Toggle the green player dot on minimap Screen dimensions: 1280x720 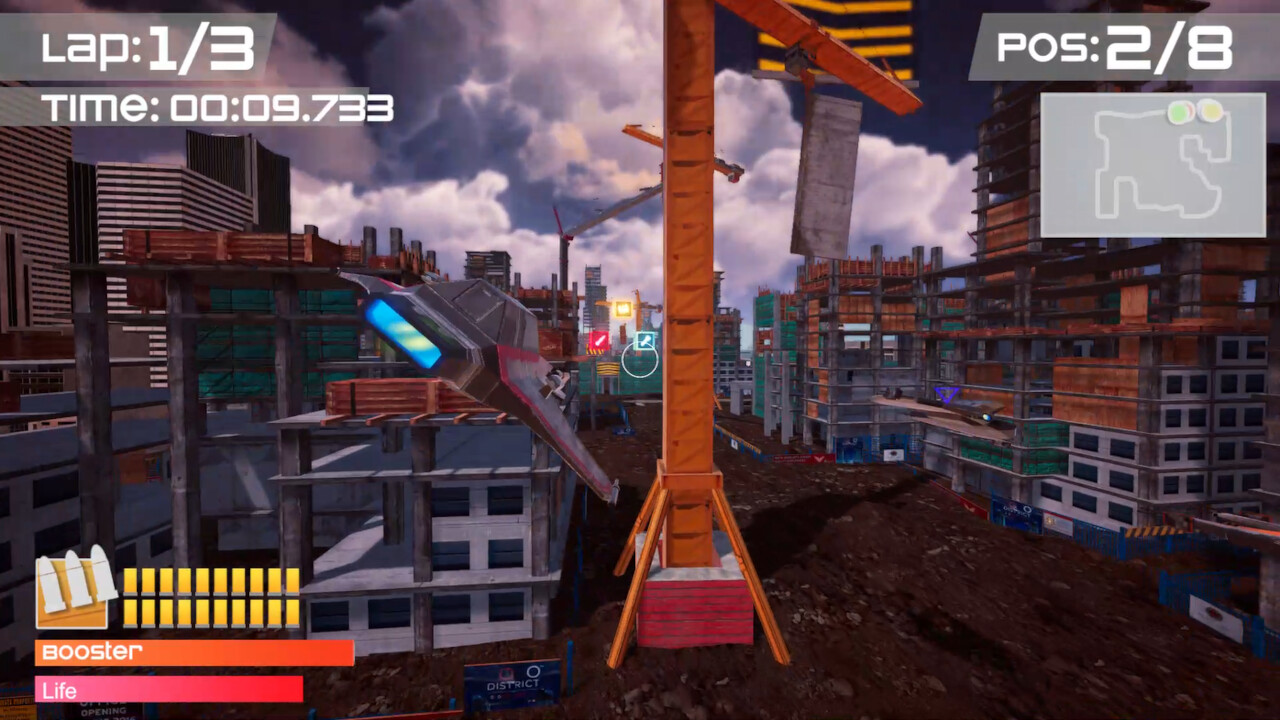coord(1178,111)
